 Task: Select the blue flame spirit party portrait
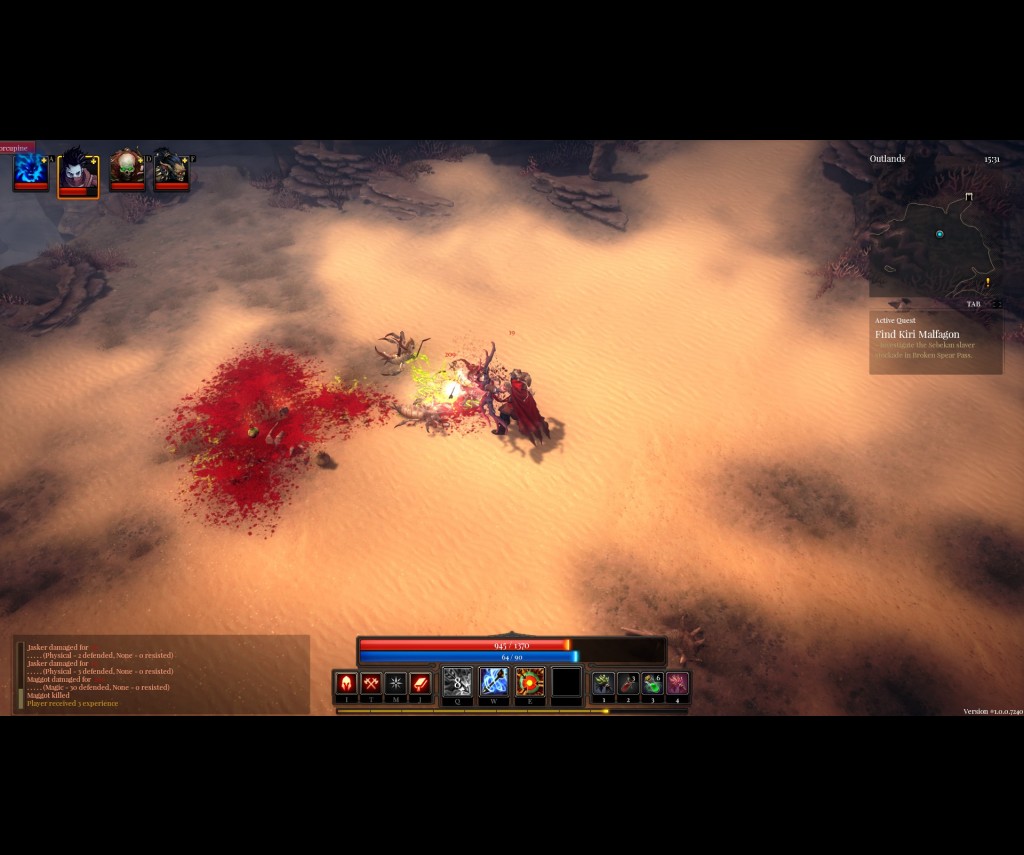tap(30, 170)
